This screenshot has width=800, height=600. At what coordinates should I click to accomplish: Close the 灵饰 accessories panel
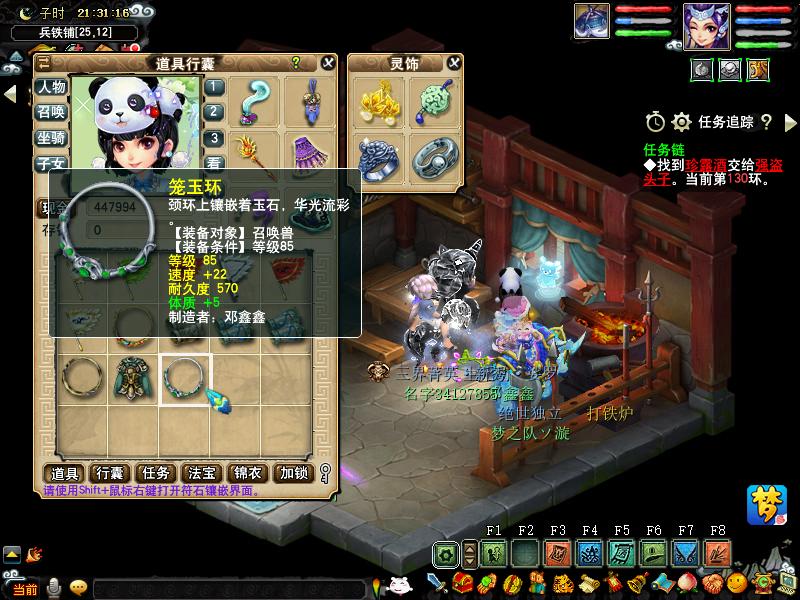coord(454,63)
